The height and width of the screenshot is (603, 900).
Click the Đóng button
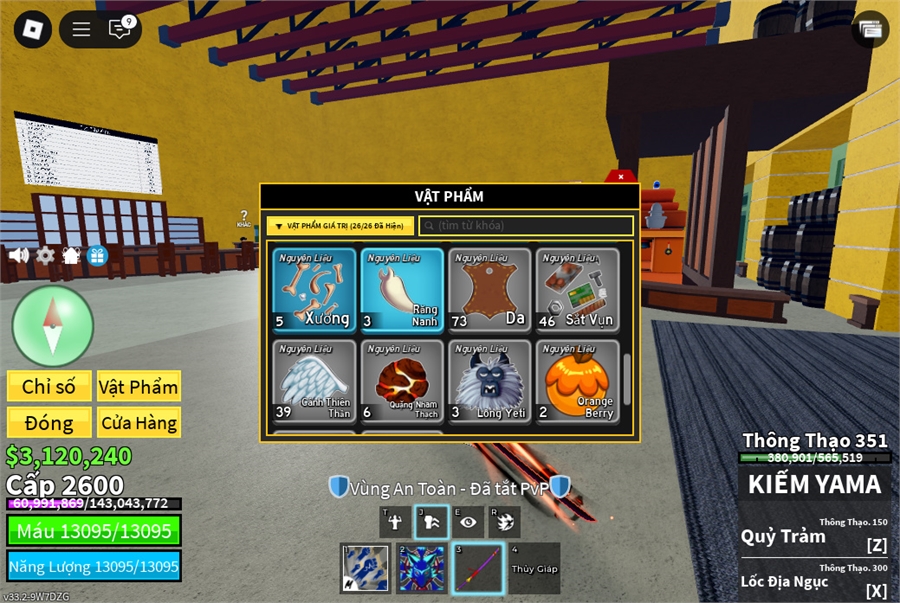click(49, 422)
